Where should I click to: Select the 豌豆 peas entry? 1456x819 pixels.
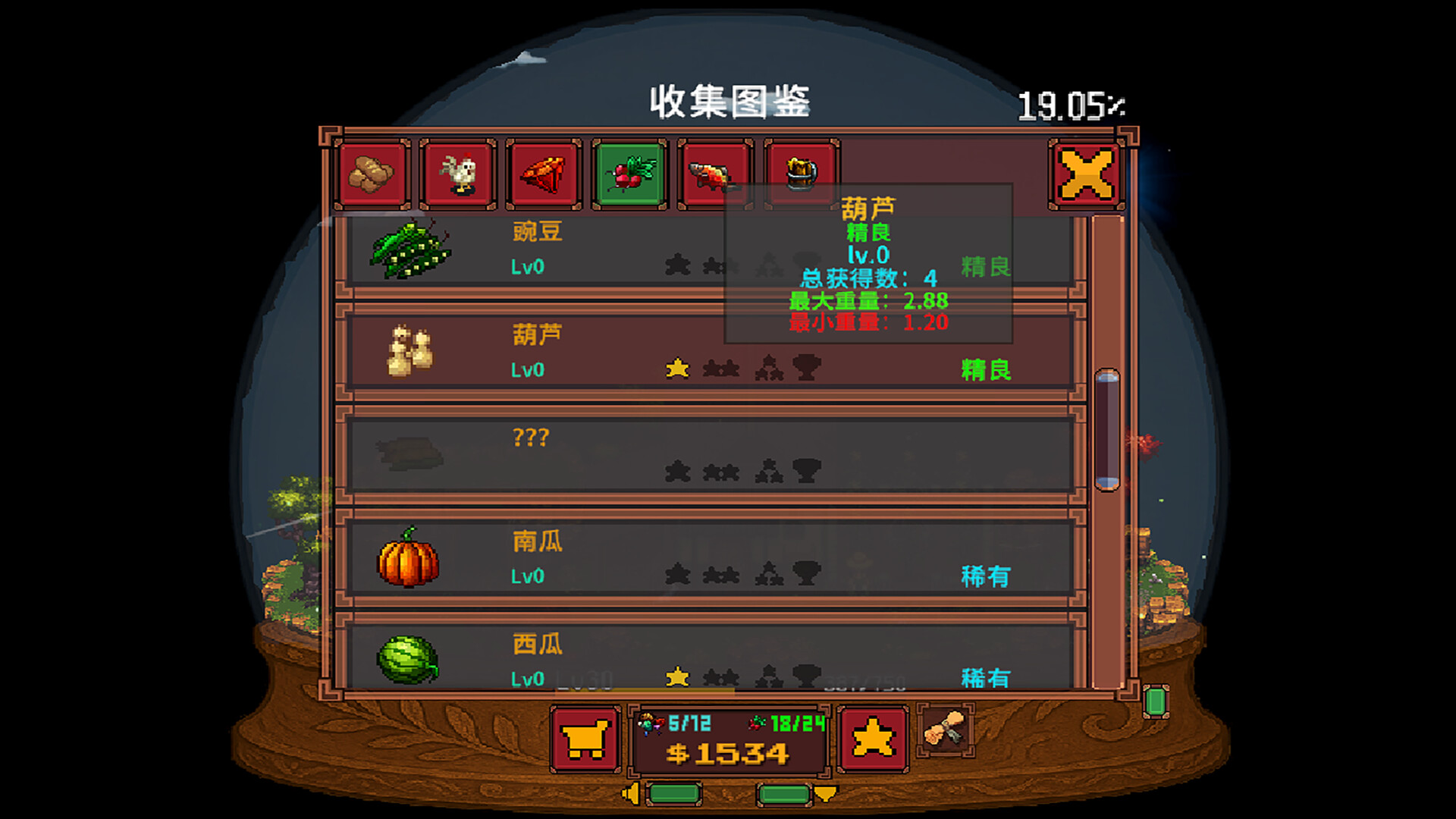531,250
